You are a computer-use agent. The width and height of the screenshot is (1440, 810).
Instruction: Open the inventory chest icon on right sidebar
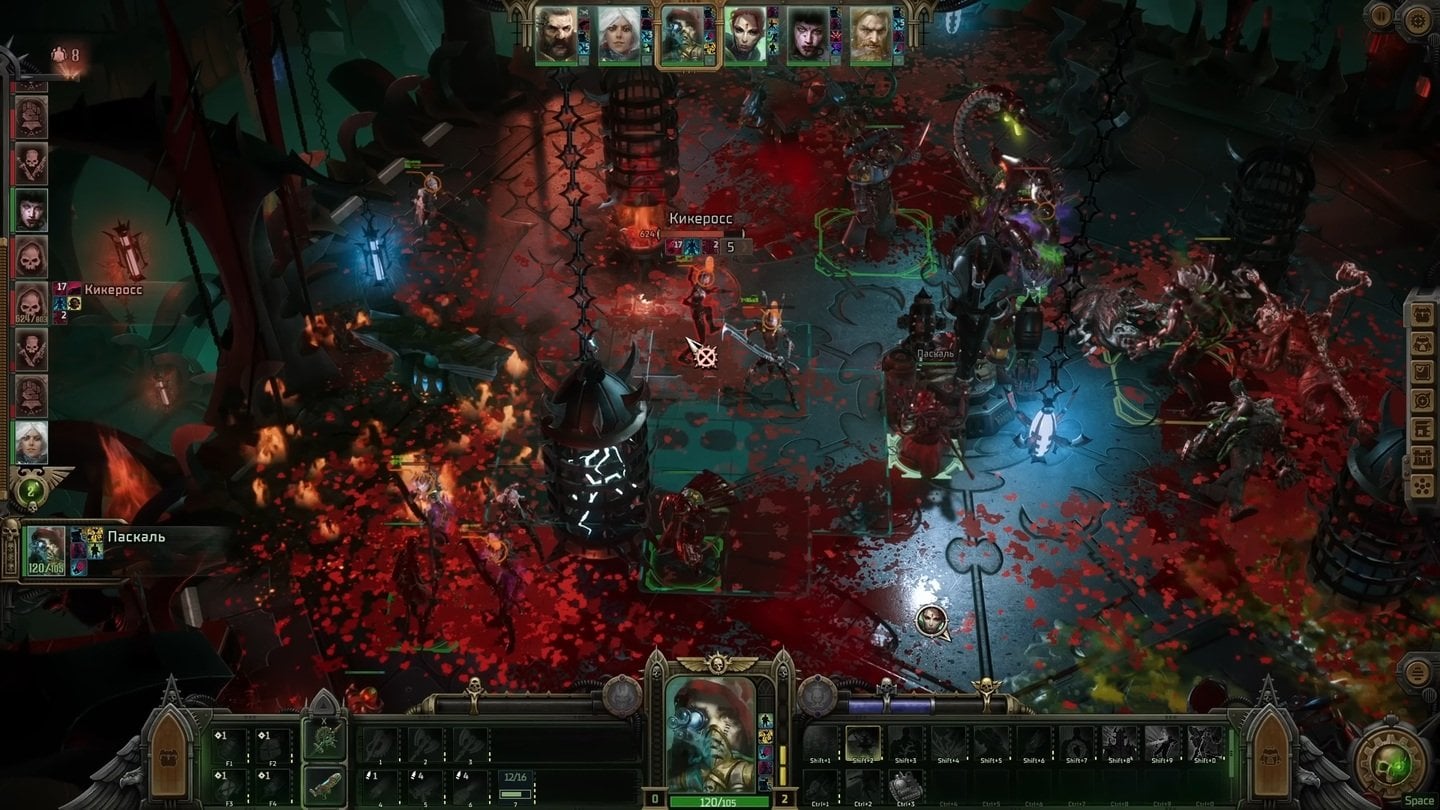(x=1424, y=314)
